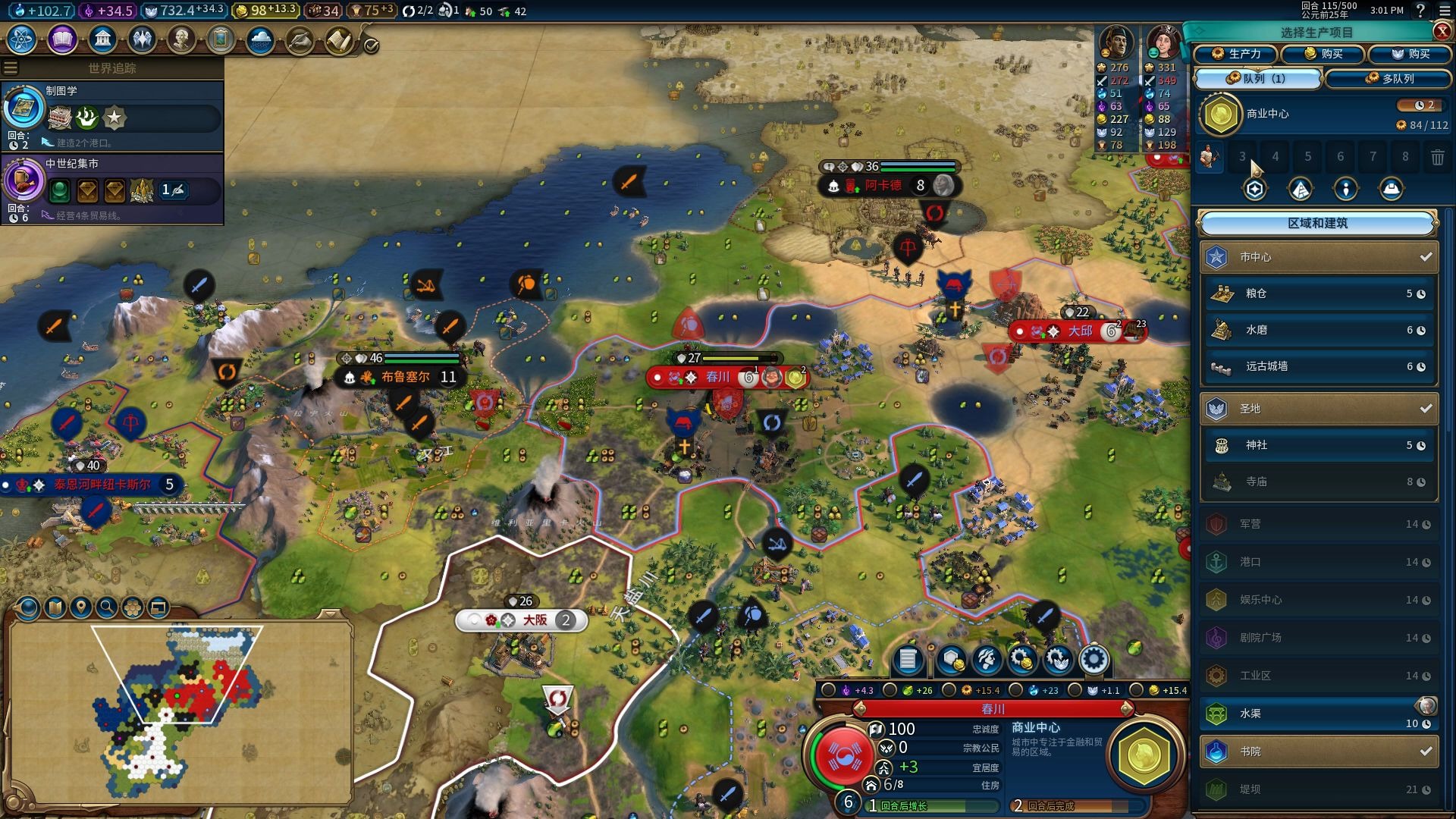Close the production panel with the red X

click(1442, 31)
